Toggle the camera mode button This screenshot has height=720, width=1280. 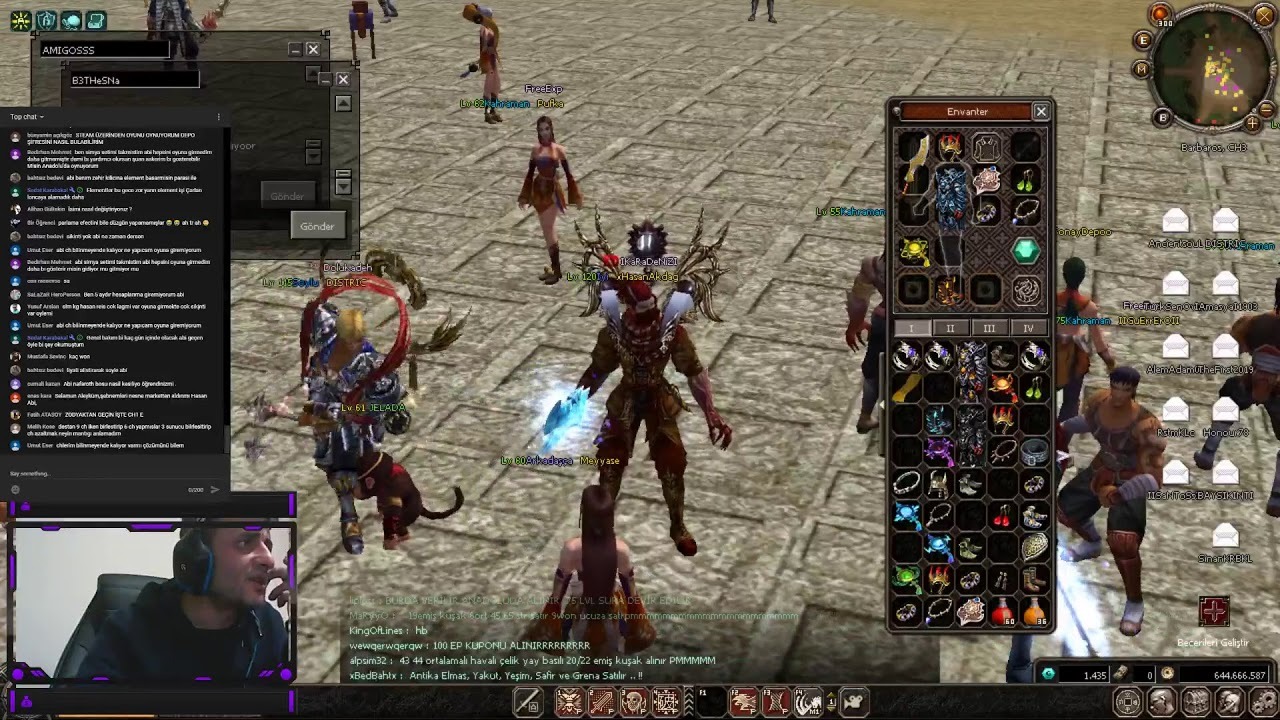click(x=853, y=702)
